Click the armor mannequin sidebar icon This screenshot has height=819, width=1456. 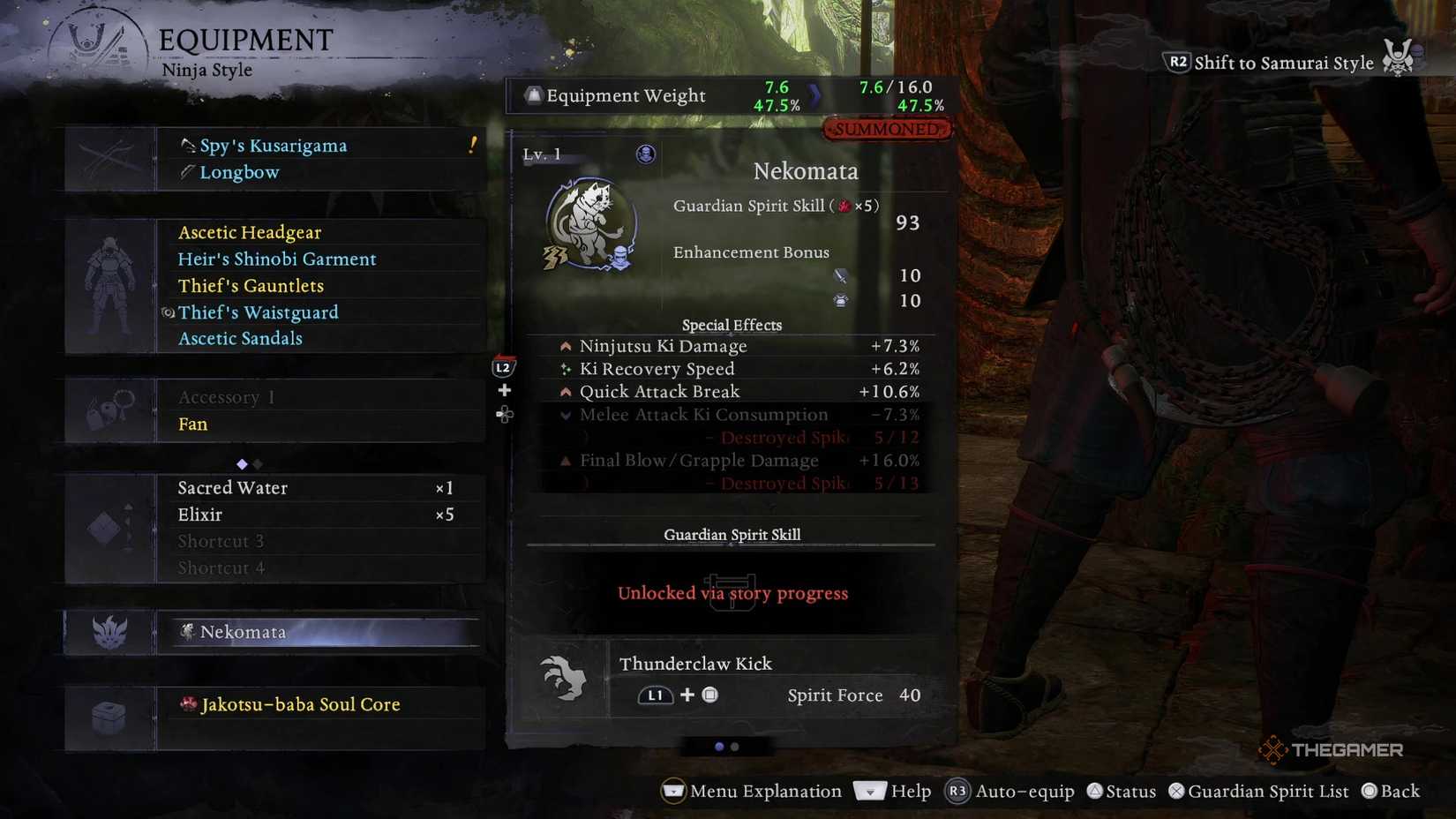point(108,282)
